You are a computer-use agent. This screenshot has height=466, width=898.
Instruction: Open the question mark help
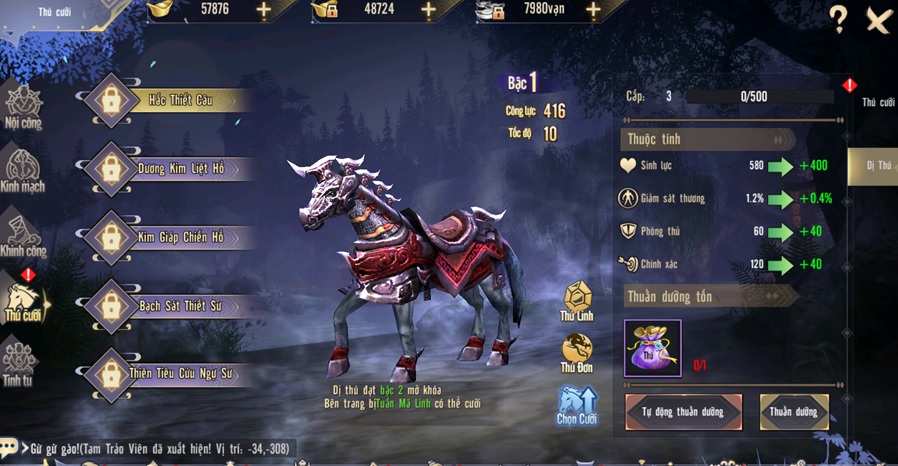click(x=838, y=19)
